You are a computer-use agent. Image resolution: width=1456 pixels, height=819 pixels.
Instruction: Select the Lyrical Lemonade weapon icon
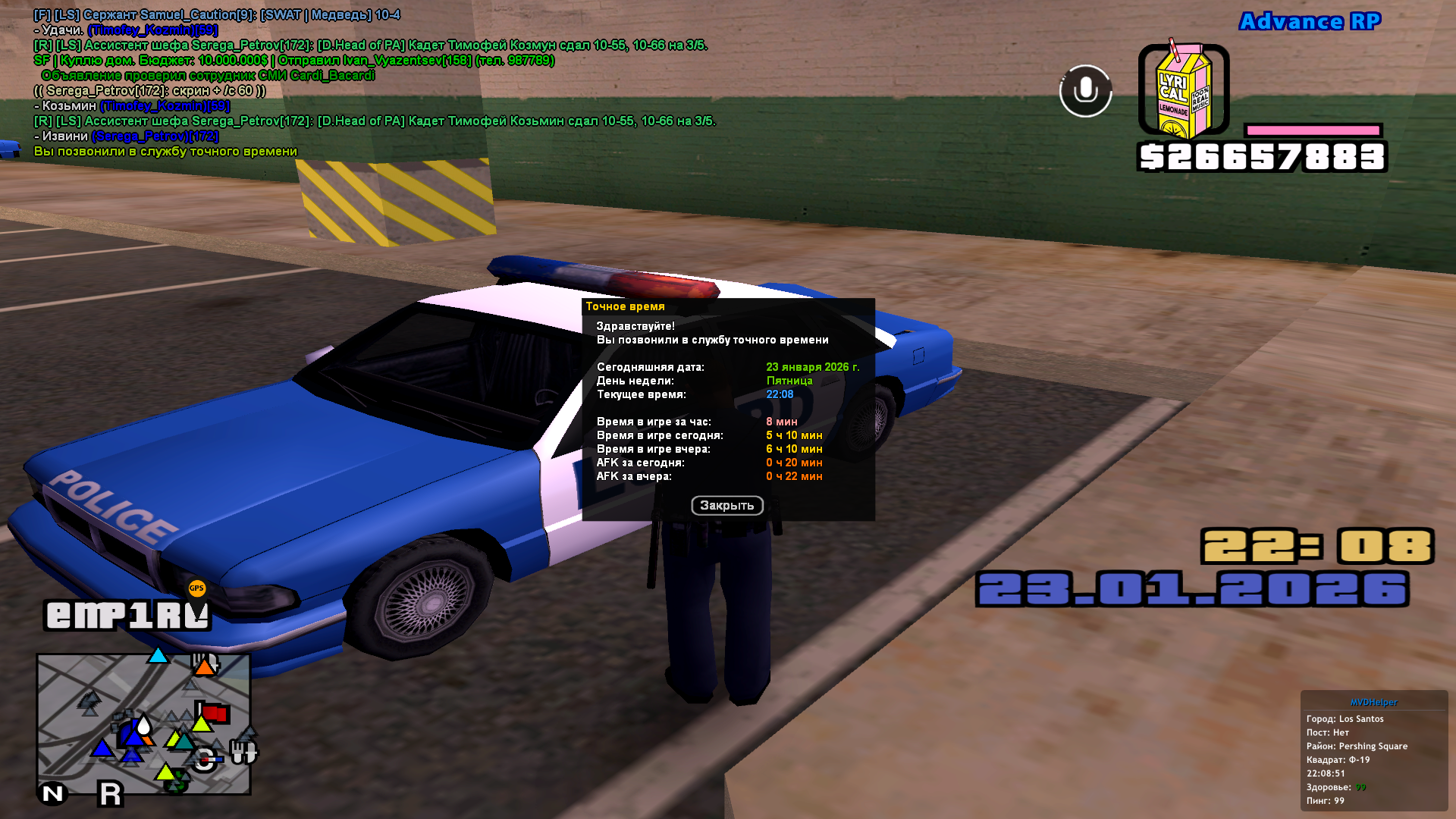point(1182,91)
